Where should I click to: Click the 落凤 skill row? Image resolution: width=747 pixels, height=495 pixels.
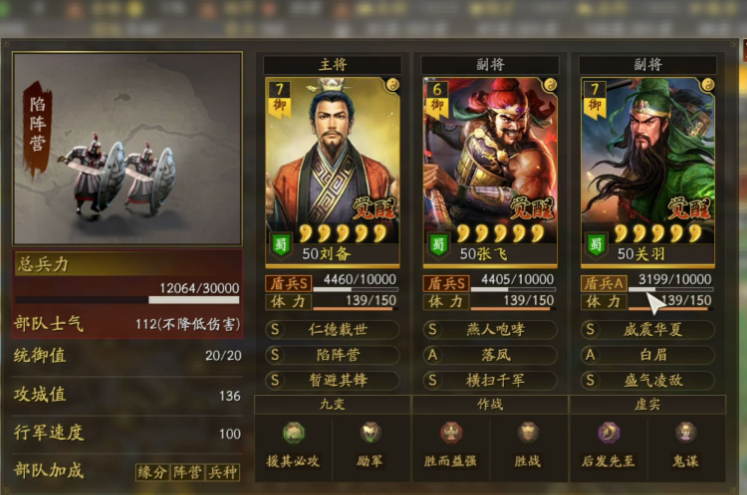[x=489, y=355]
